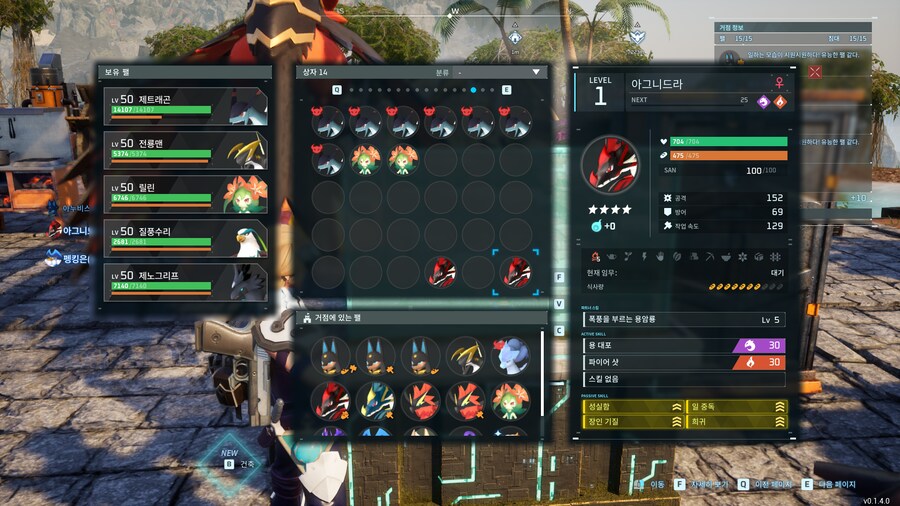
Task: Pick the green-haired flower Pal in base list
Action: 510,400
